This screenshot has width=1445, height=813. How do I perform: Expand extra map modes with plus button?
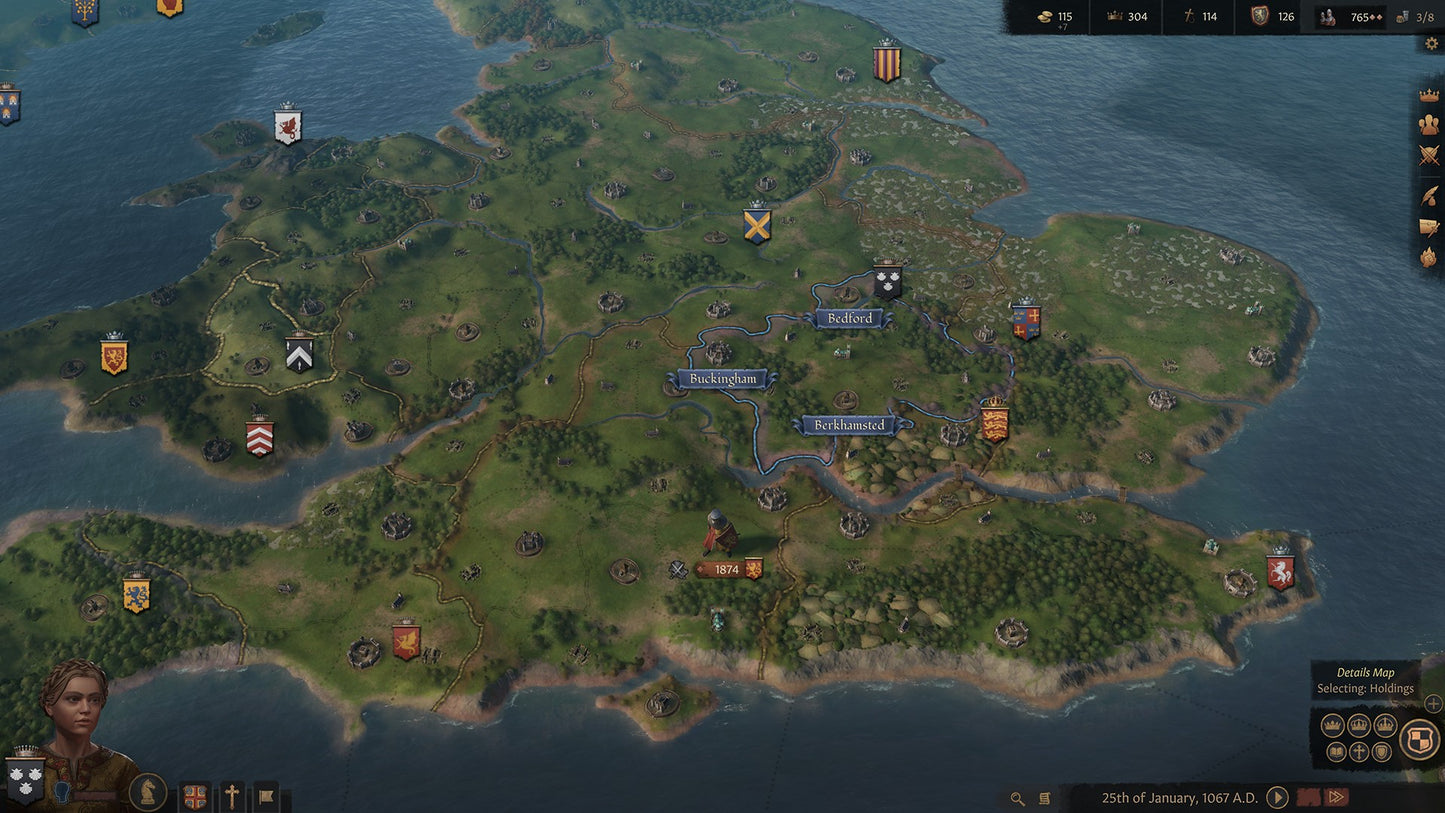click(1431, 705)
